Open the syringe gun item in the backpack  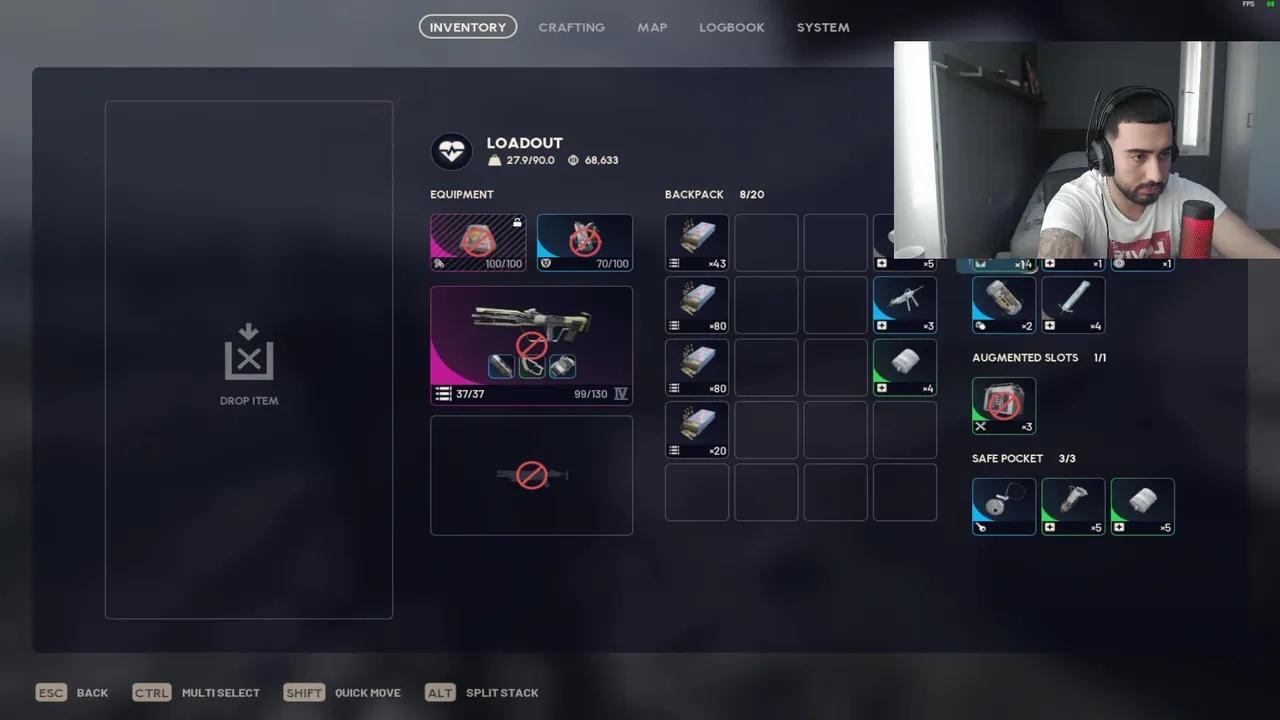point(904,304)
